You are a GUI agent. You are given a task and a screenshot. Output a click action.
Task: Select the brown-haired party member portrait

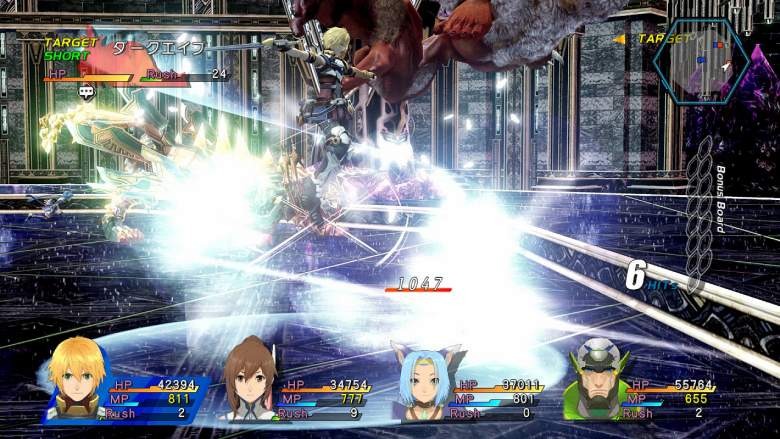[x=249, y=380]
